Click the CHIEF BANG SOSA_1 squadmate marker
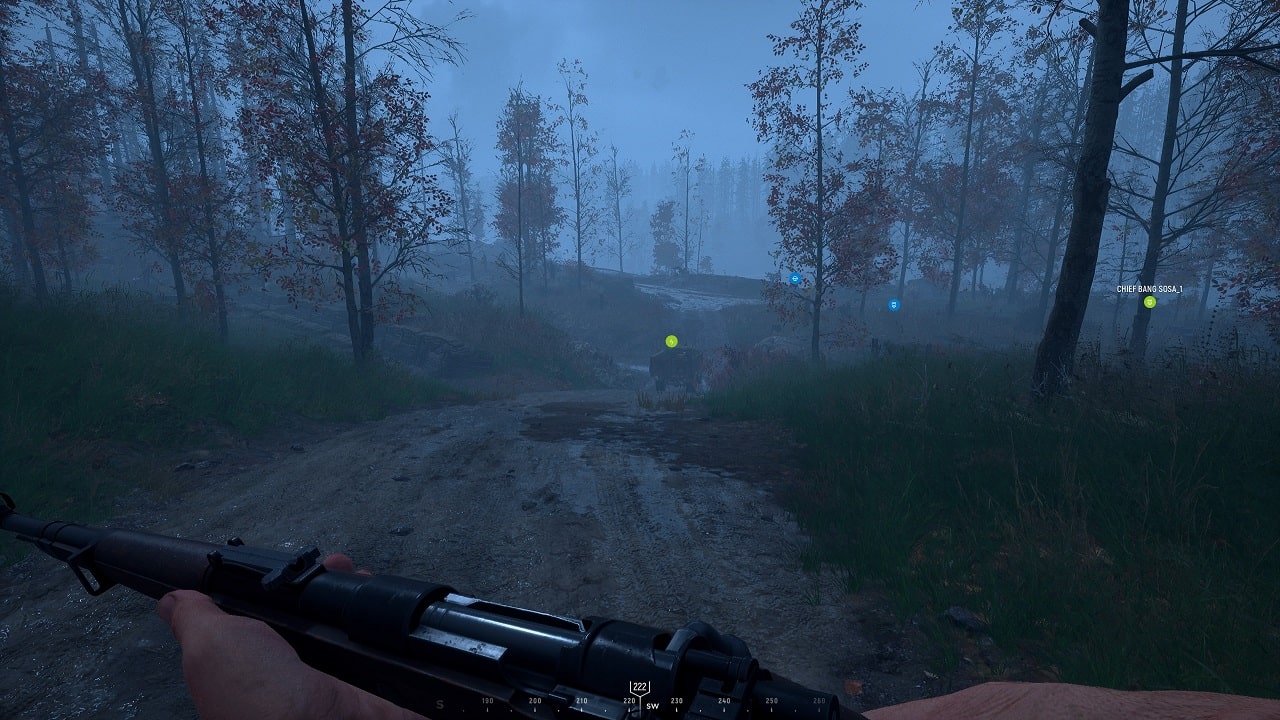 point(1149,302)
